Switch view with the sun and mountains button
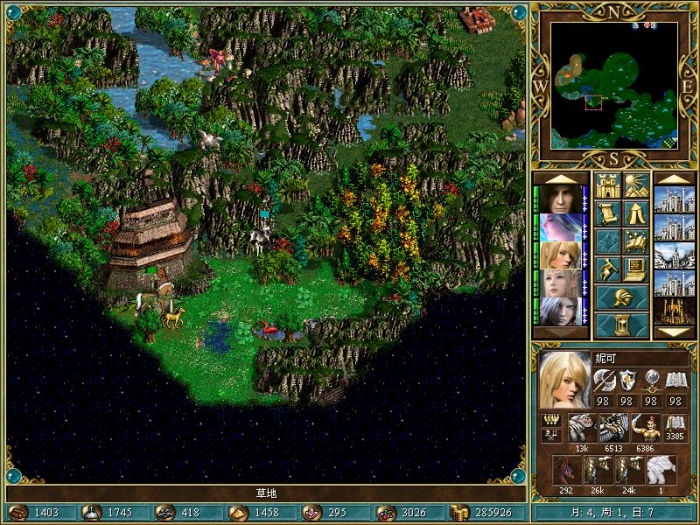This screenshot has height=525, width=700. pyautogui.click(x=635, y=186)
